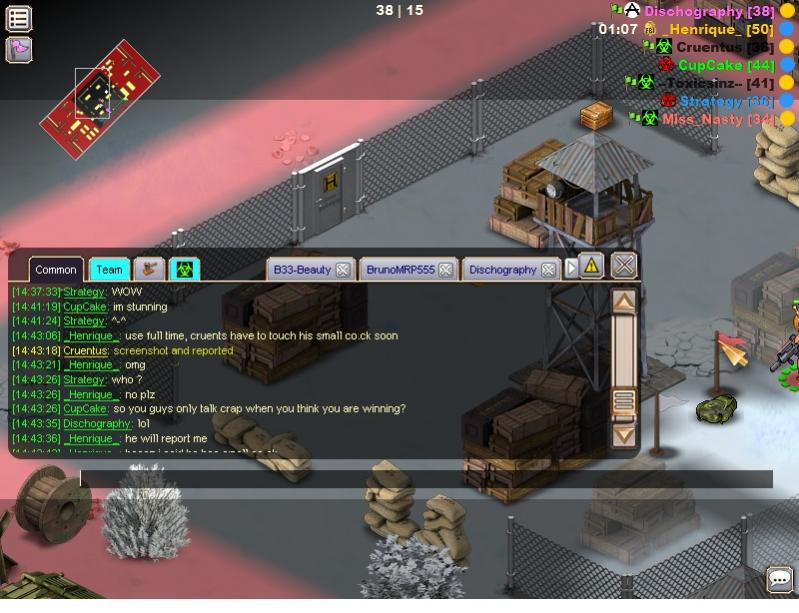Click the chat scroll down arrow
The height and width of the screenshot is (613, 799).
[623, 434]
